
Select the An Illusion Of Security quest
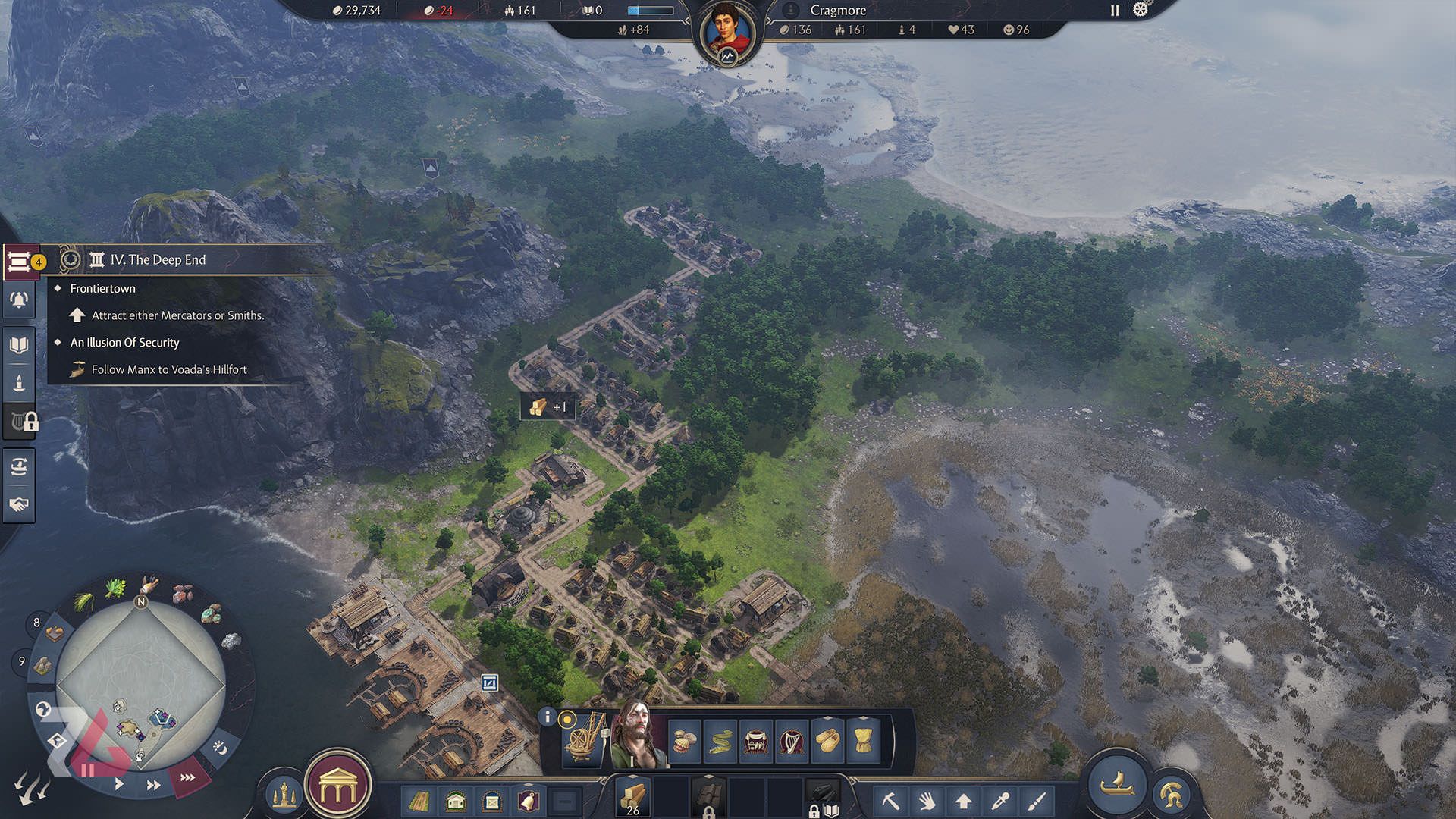click(124, 343)
